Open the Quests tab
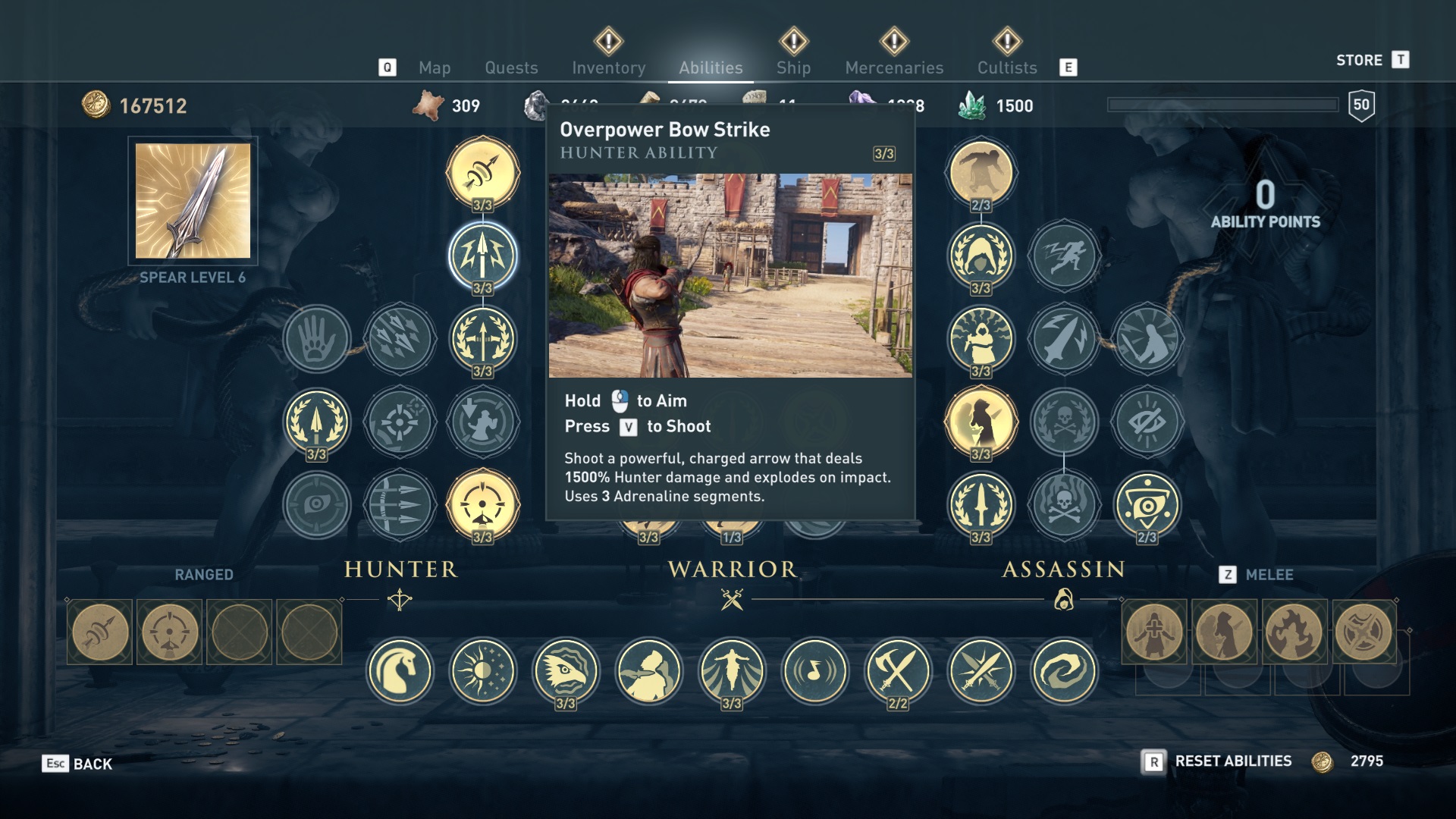This screenshot has height=819, width=1456. [511, 67]
